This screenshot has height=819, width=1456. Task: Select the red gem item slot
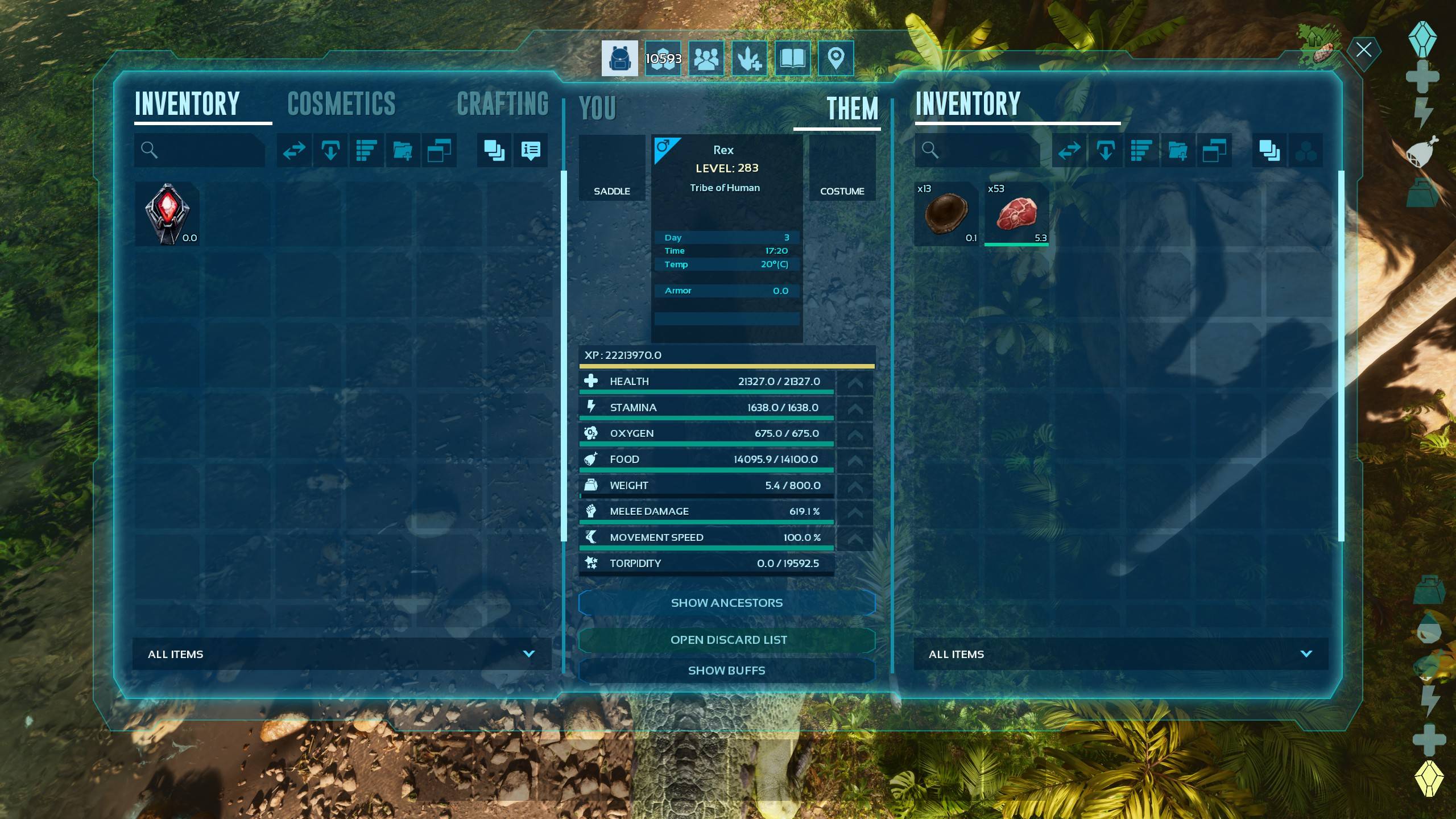167,214
